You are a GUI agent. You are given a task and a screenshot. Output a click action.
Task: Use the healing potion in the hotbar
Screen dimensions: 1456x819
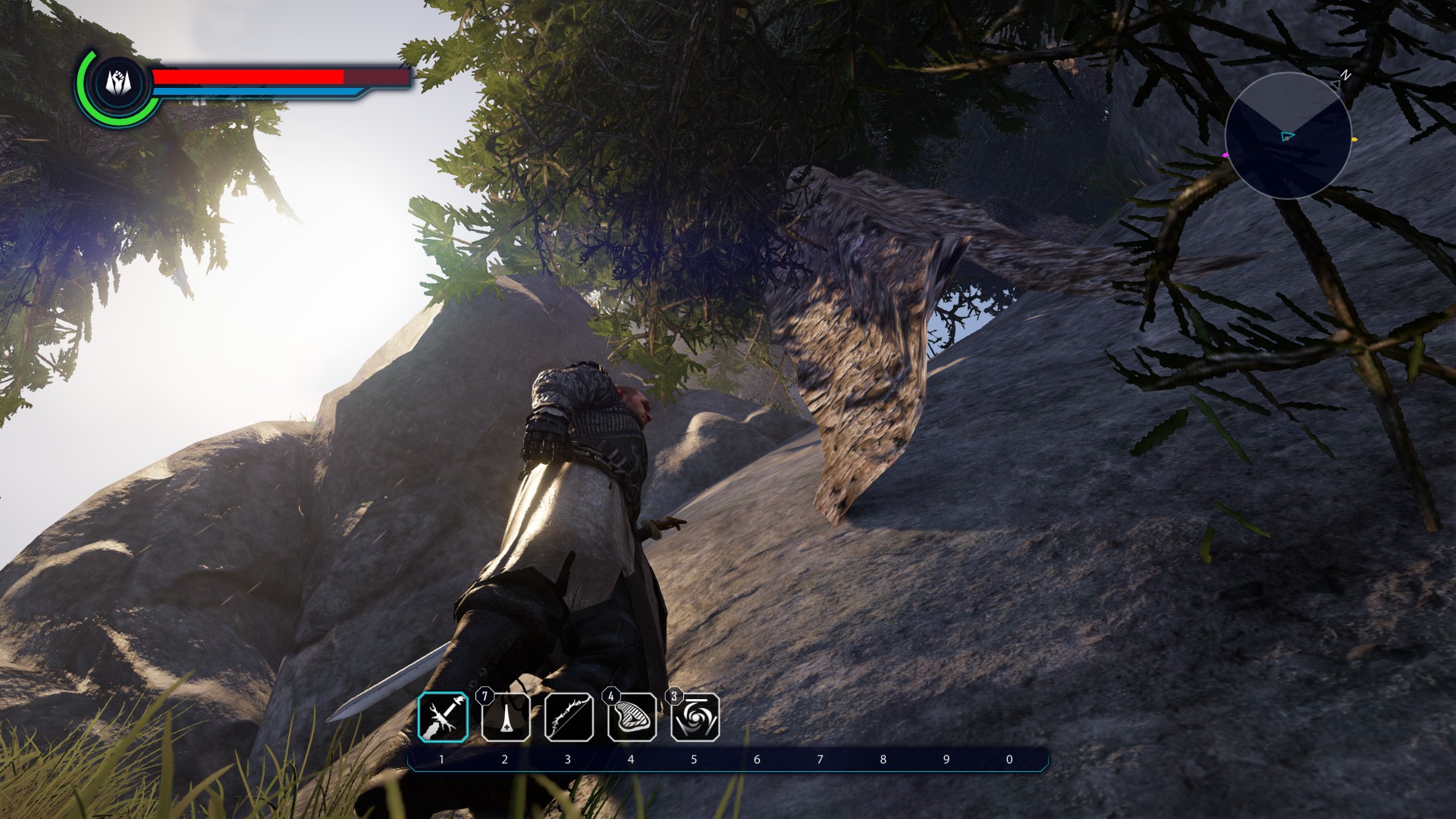(x=506, y=717)
